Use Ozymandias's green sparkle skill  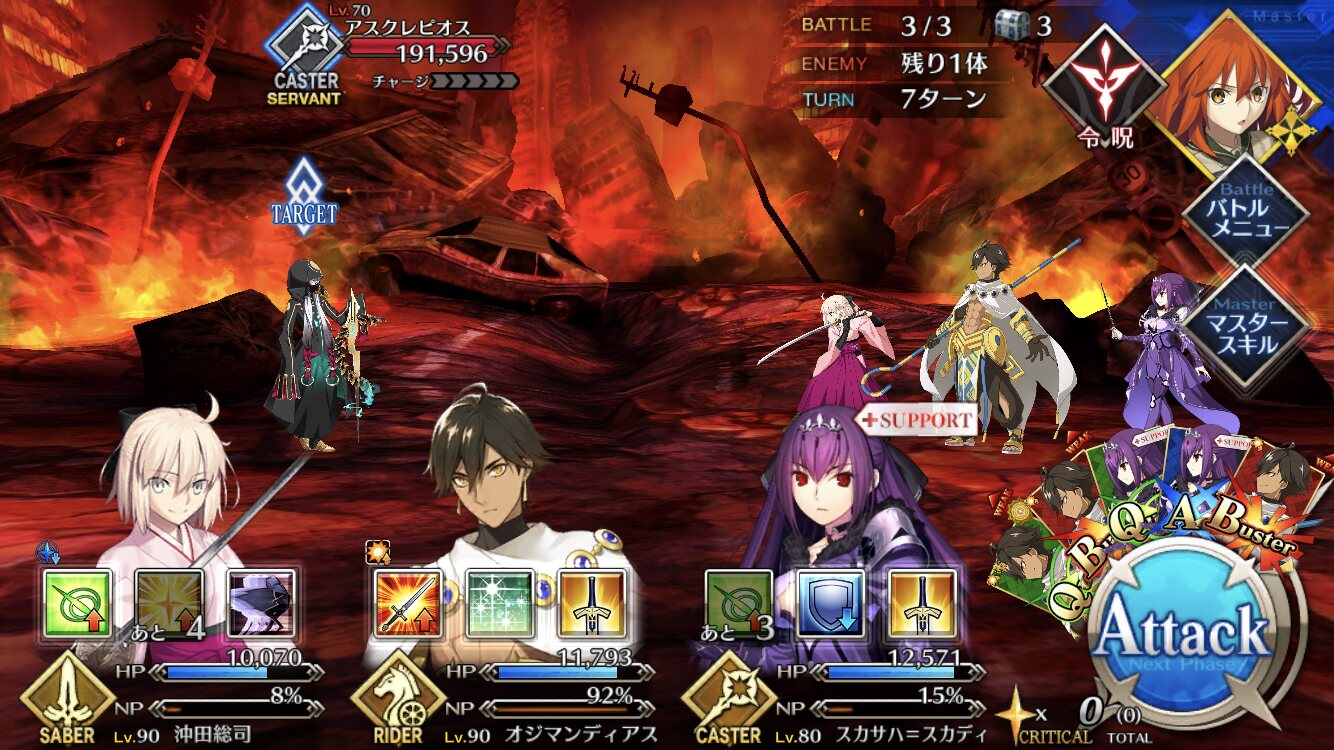pos(500,604)
